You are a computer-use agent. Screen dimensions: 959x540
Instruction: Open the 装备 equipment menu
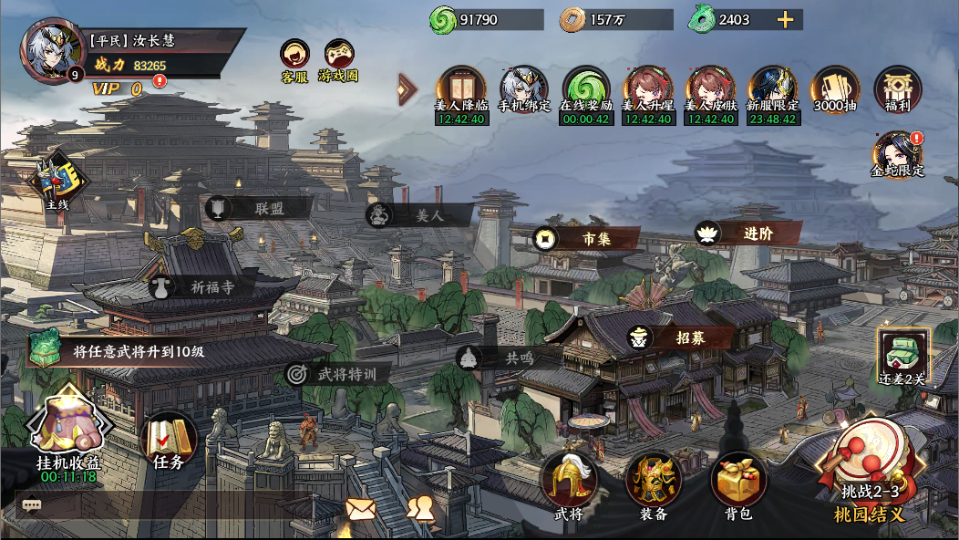653,483
